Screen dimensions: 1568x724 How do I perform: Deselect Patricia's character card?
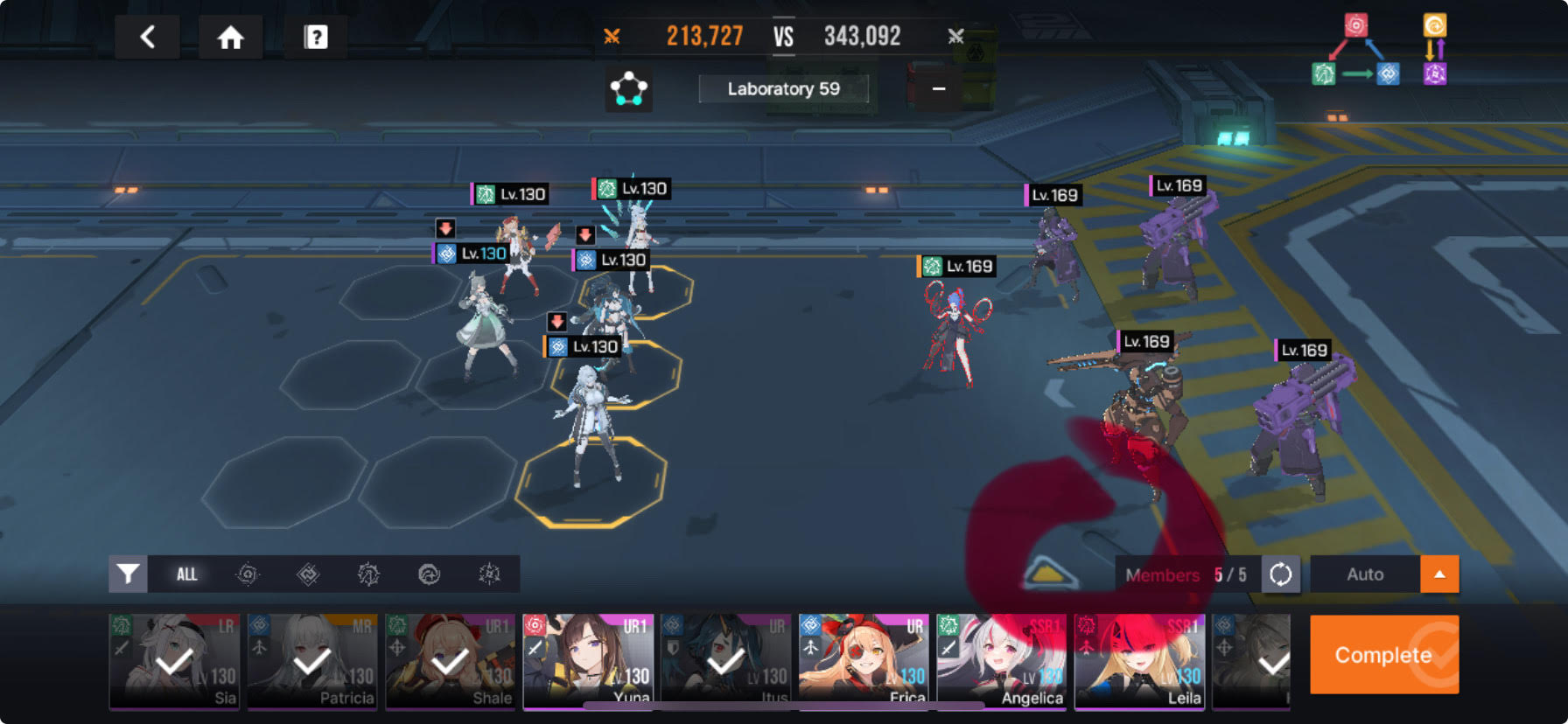pyautogui.click(x=312, y=660)
